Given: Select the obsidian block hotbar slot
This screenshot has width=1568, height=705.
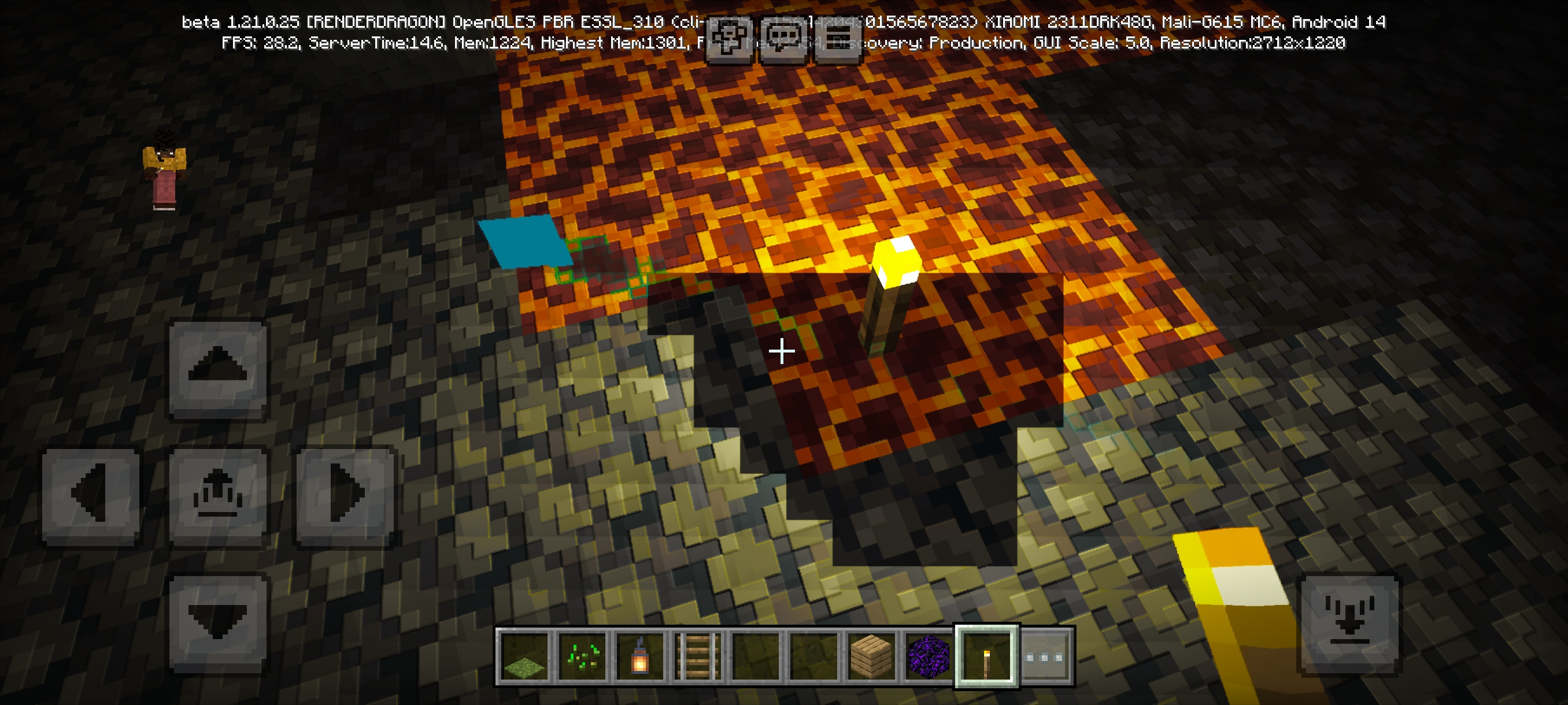Looking at the screenshot, I should tap(929, 657).
